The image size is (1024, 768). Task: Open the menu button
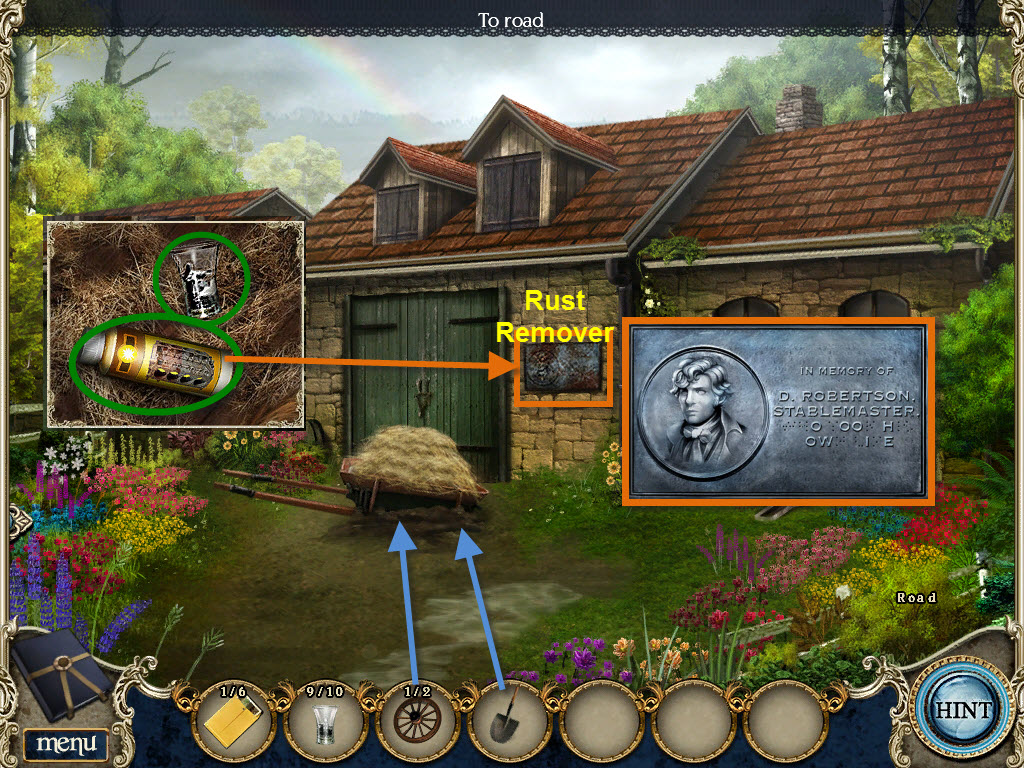click(66, 743)
